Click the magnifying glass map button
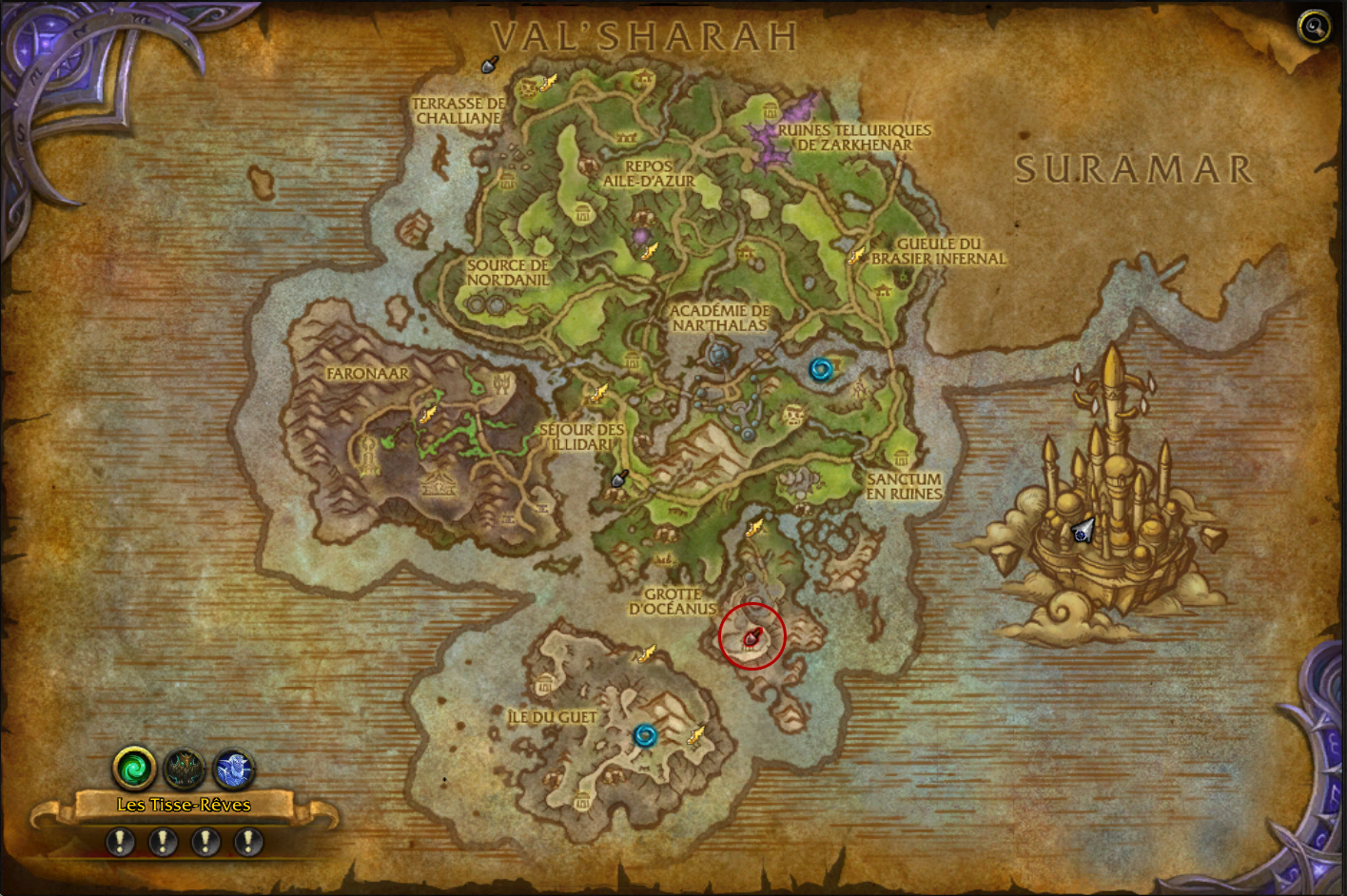The image size is (1347, 896). pyautogui.click(x=1314, y=27)
